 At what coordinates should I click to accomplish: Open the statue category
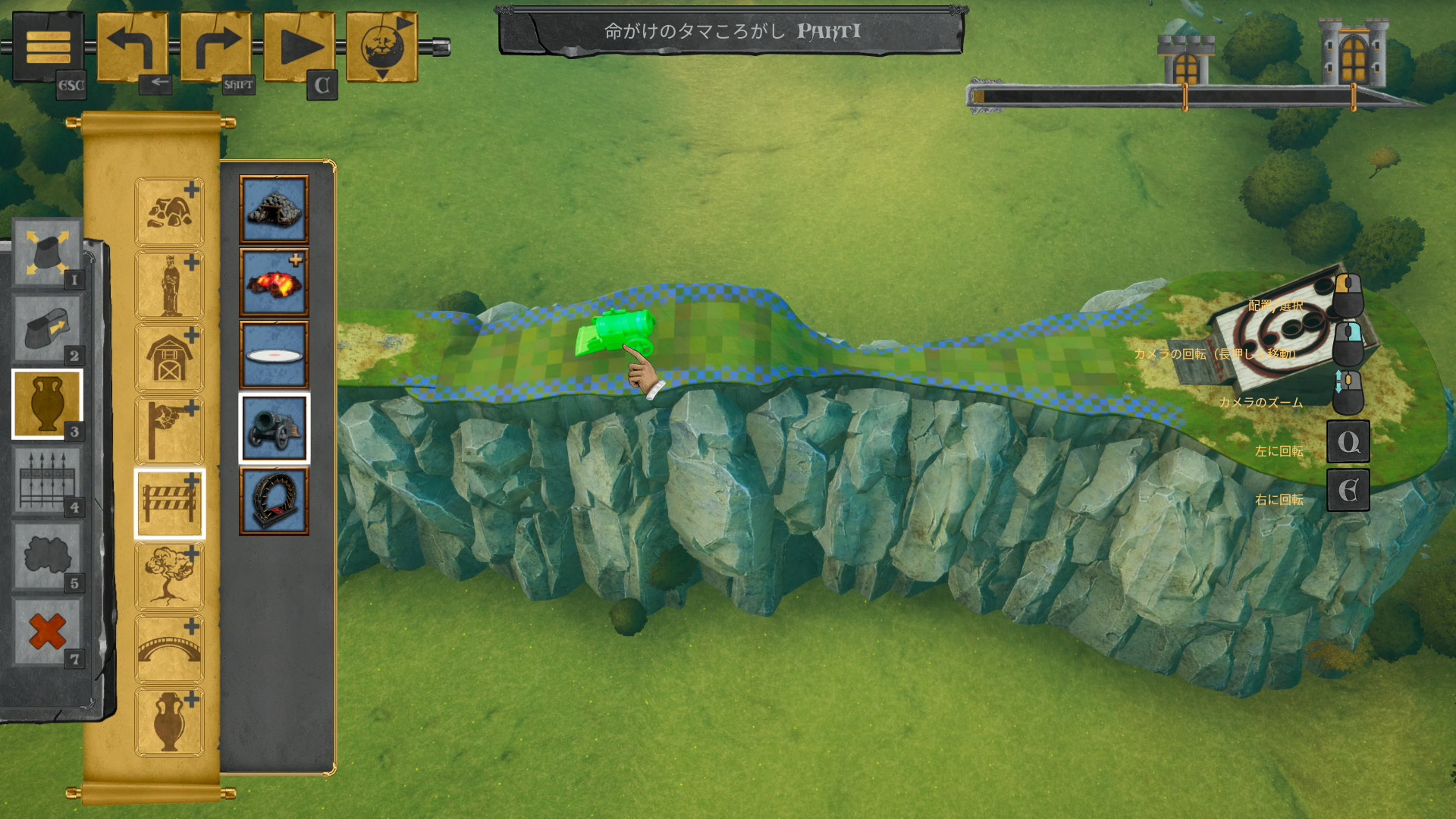pos(169,285)
